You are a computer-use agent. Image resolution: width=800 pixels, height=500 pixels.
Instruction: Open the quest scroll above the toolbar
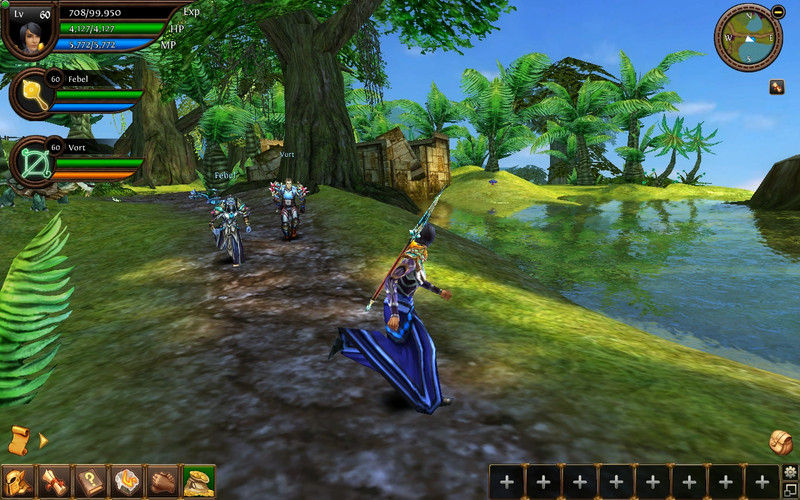tap(19, 439)
